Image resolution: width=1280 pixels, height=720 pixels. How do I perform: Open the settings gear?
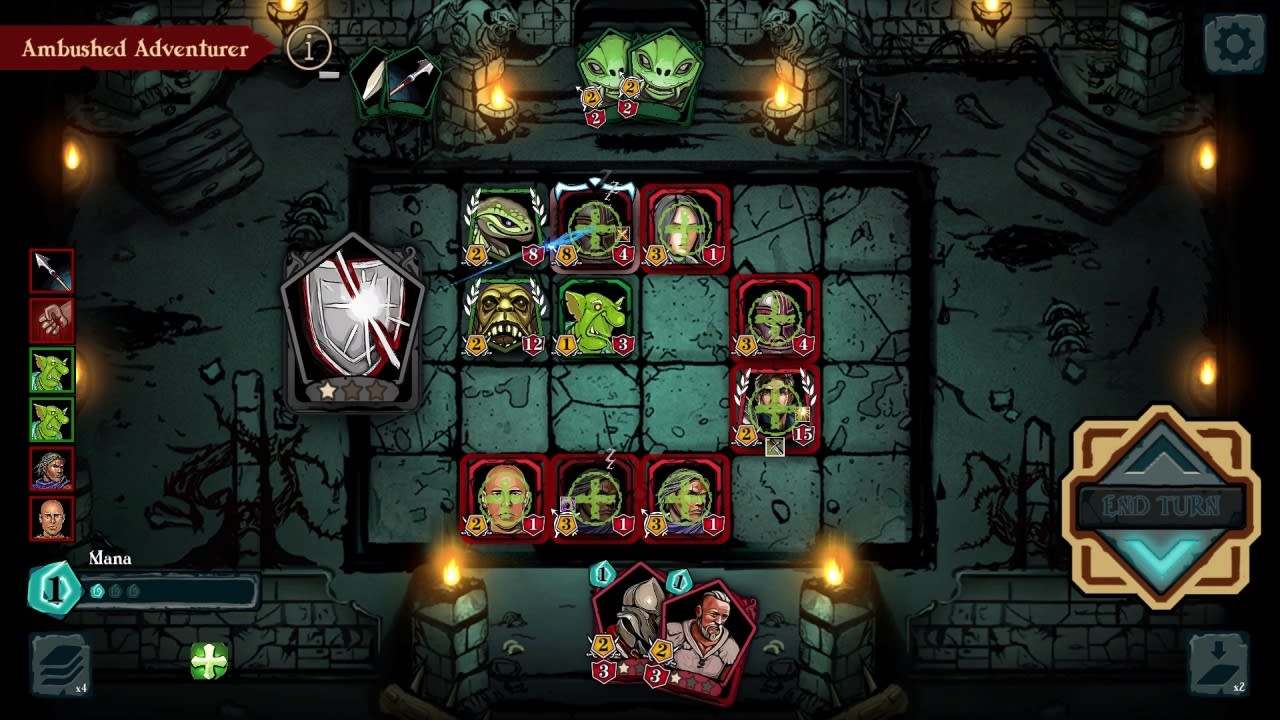coord(1232,40)
